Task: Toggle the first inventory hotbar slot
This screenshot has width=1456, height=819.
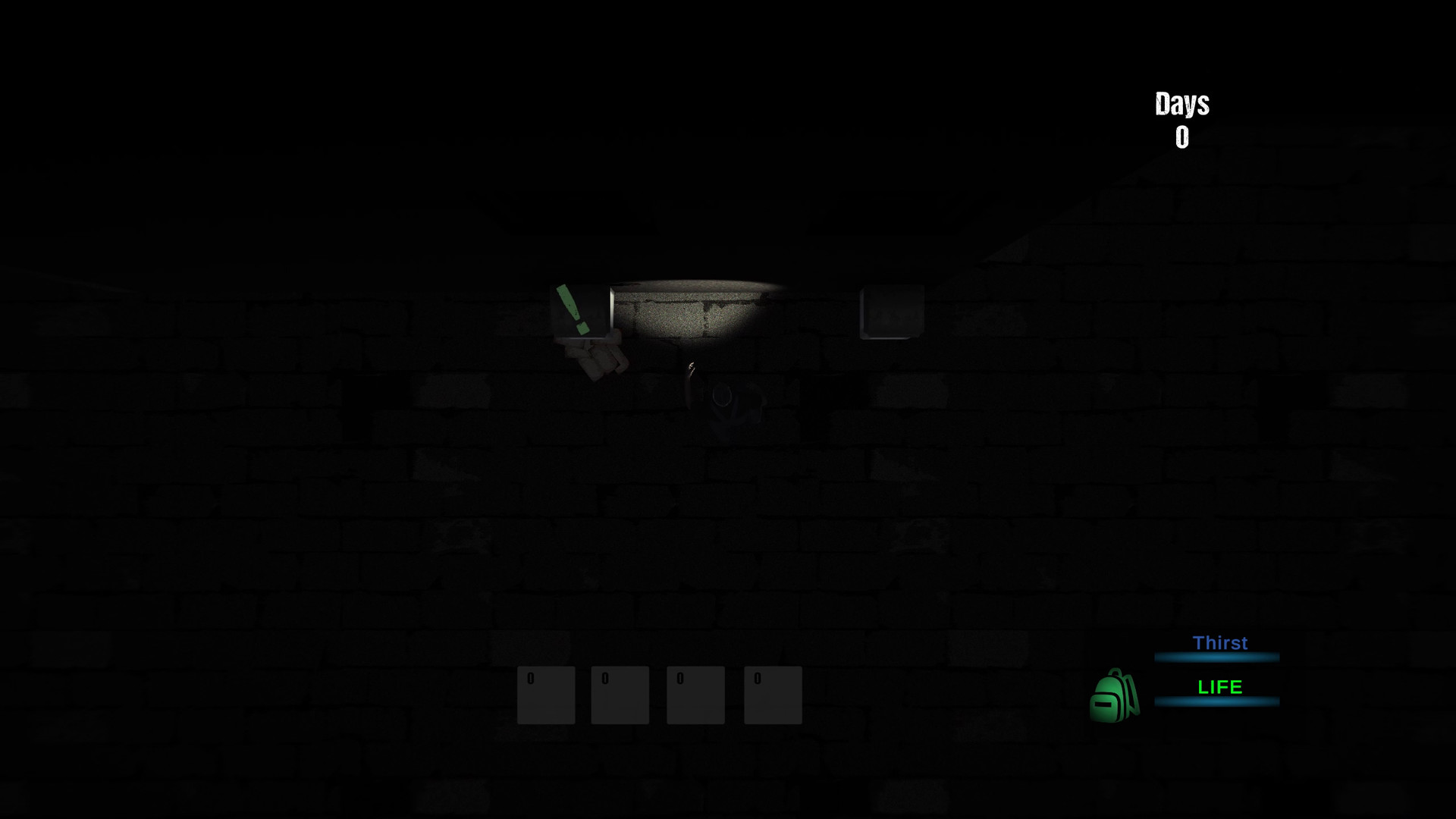Action: pyautogui.click(x=545, y=695)
